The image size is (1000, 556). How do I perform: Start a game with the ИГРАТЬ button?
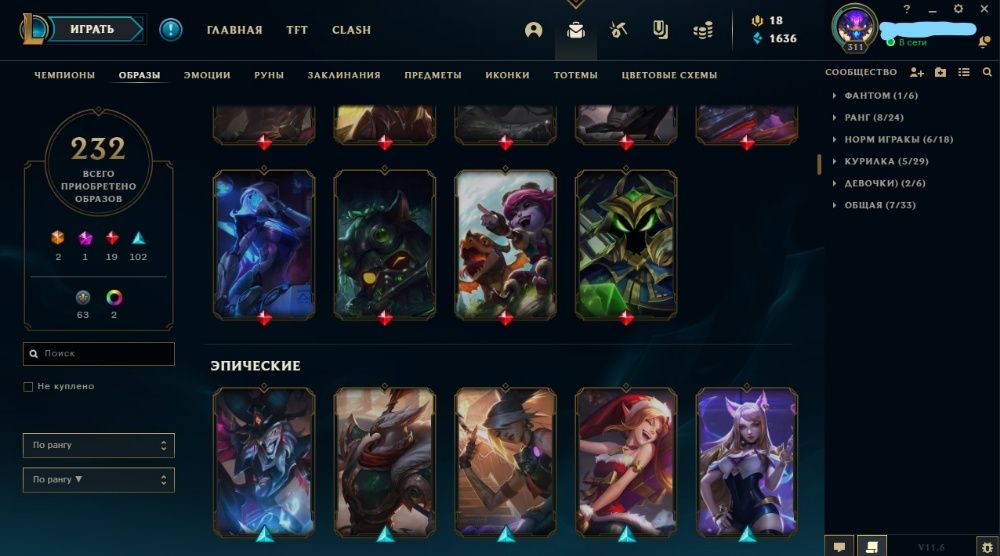[92, 30]
